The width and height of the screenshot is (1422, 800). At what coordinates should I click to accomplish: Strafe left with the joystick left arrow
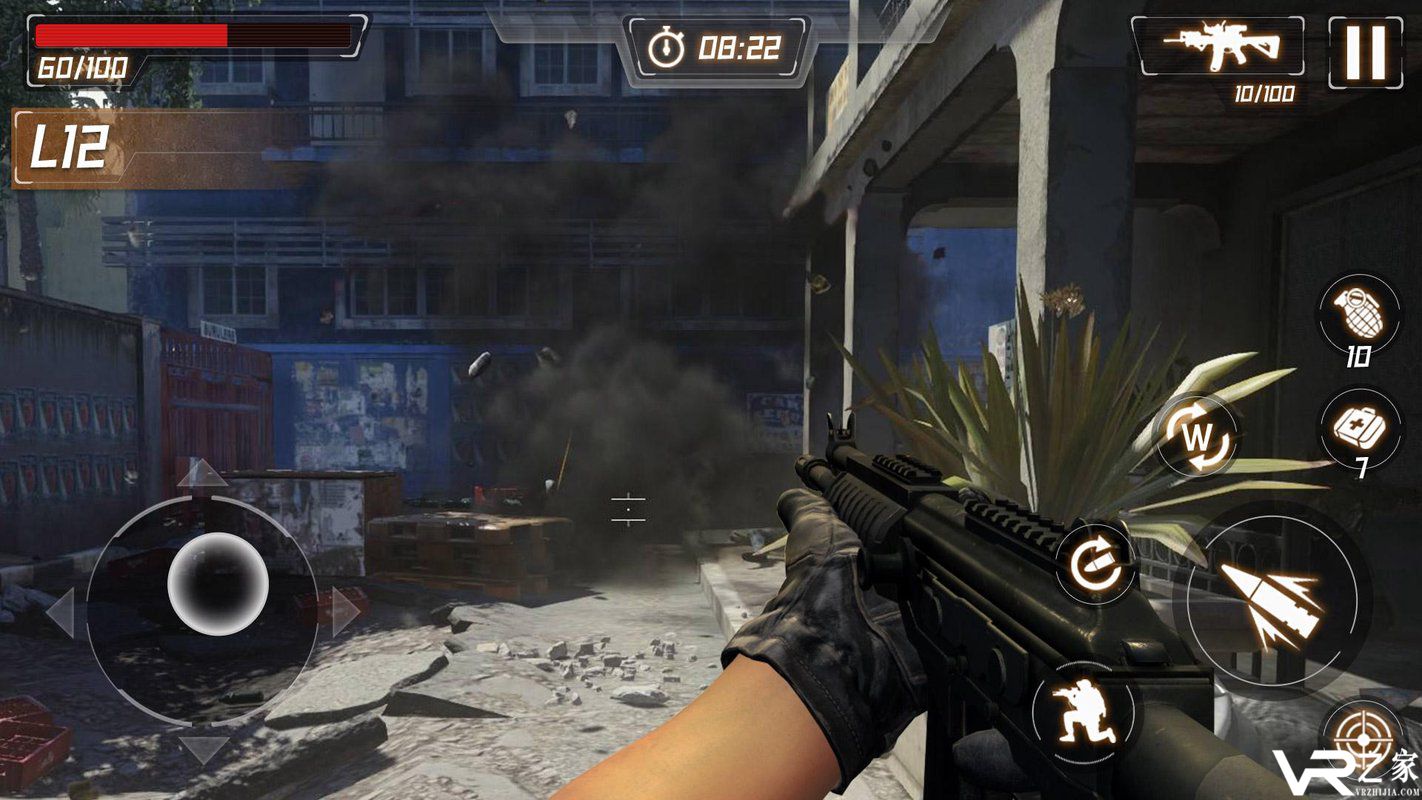pyautogui.click(x=61, y=612)
